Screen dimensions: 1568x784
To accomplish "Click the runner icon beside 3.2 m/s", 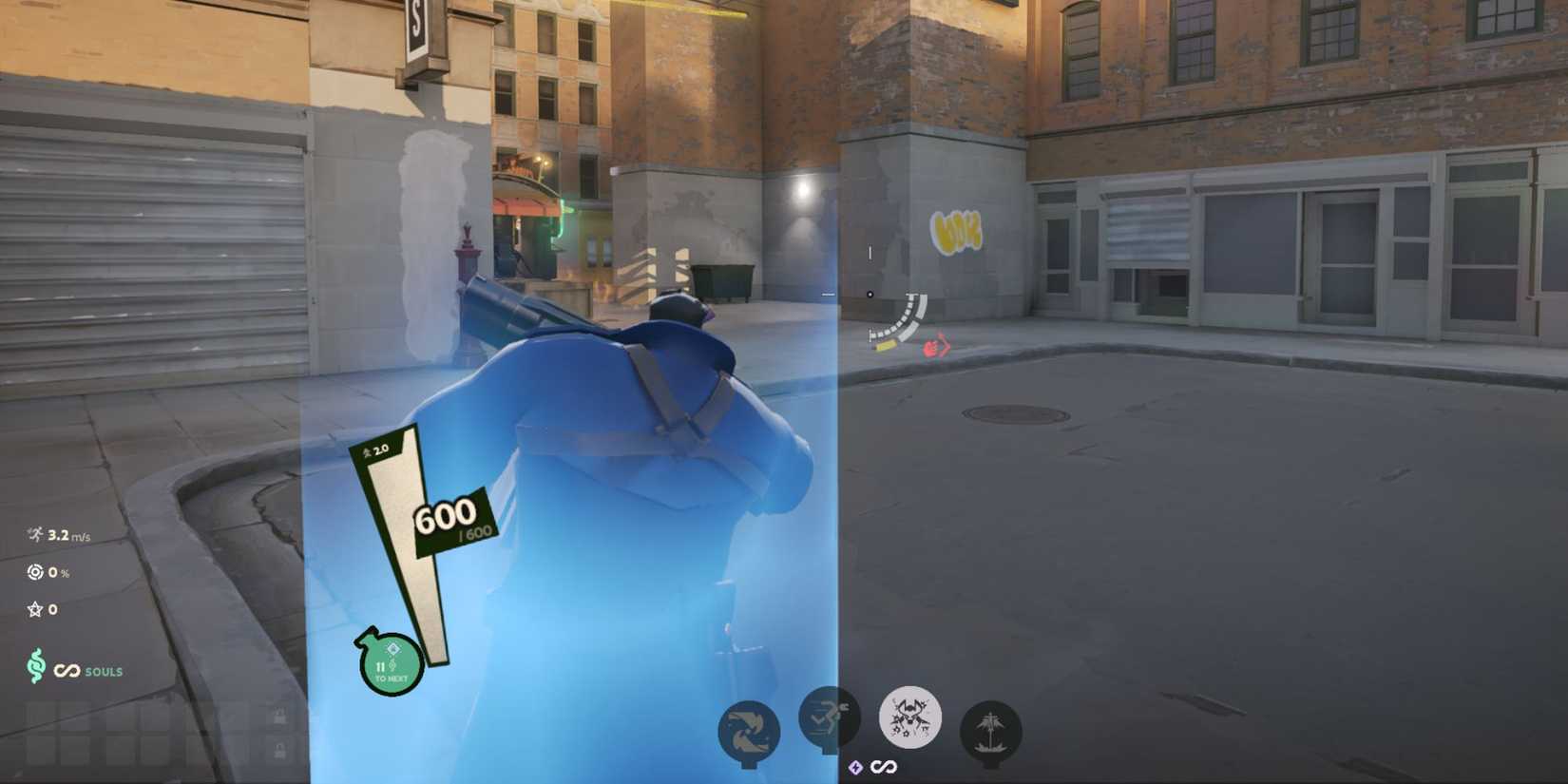I will [x=35, y=534].
